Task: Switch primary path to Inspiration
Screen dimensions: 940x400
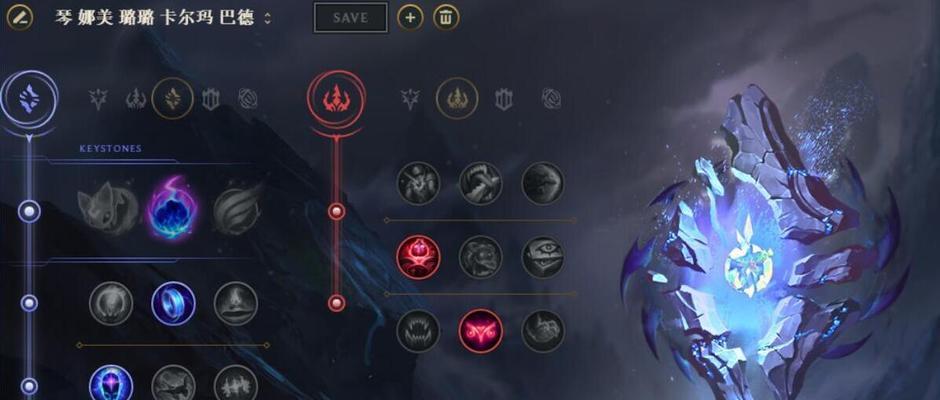Action: pyautogui.click(x=248, y=98)
